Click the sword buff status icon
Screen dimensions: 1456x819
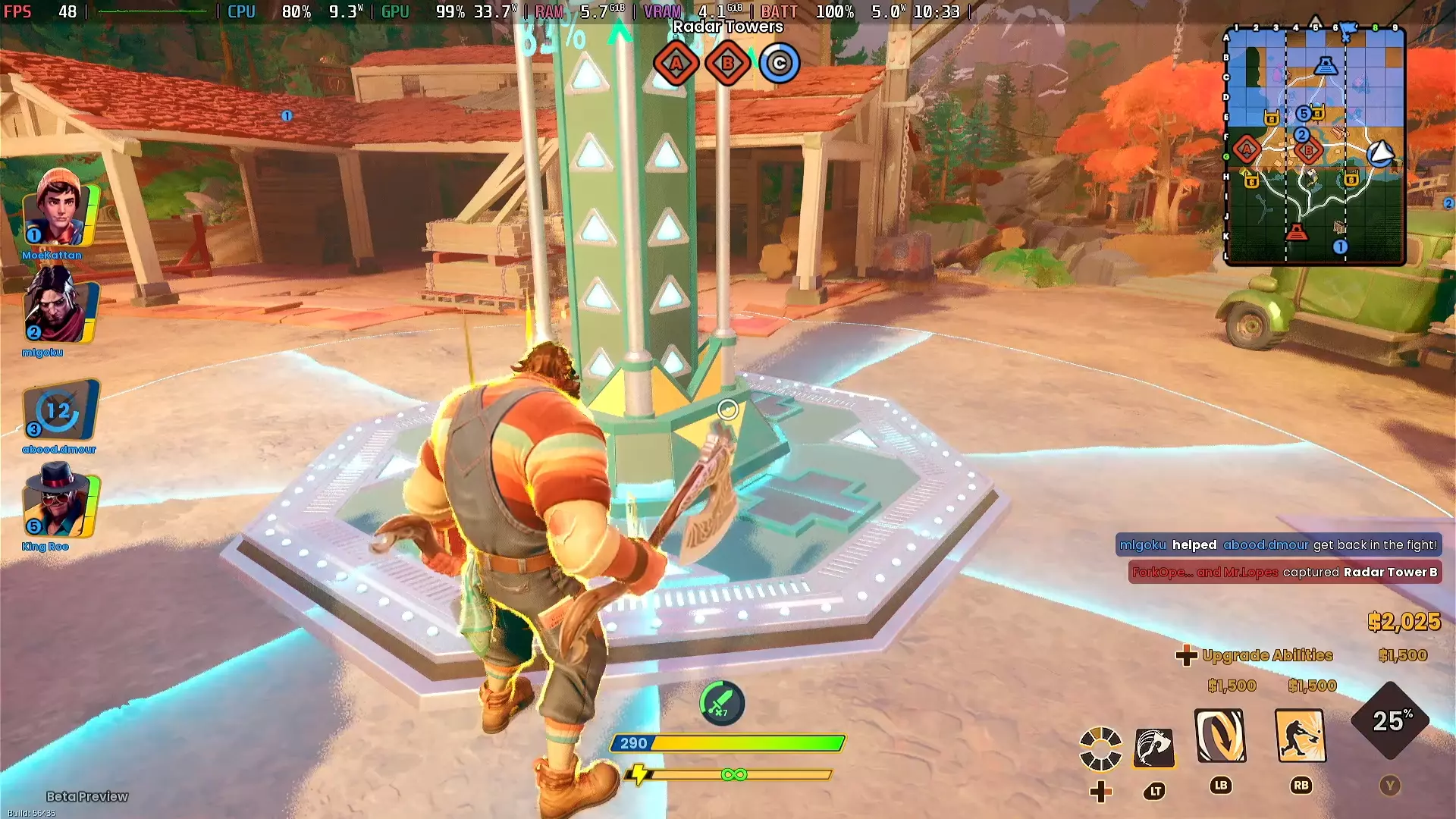(x=721, y=703)
